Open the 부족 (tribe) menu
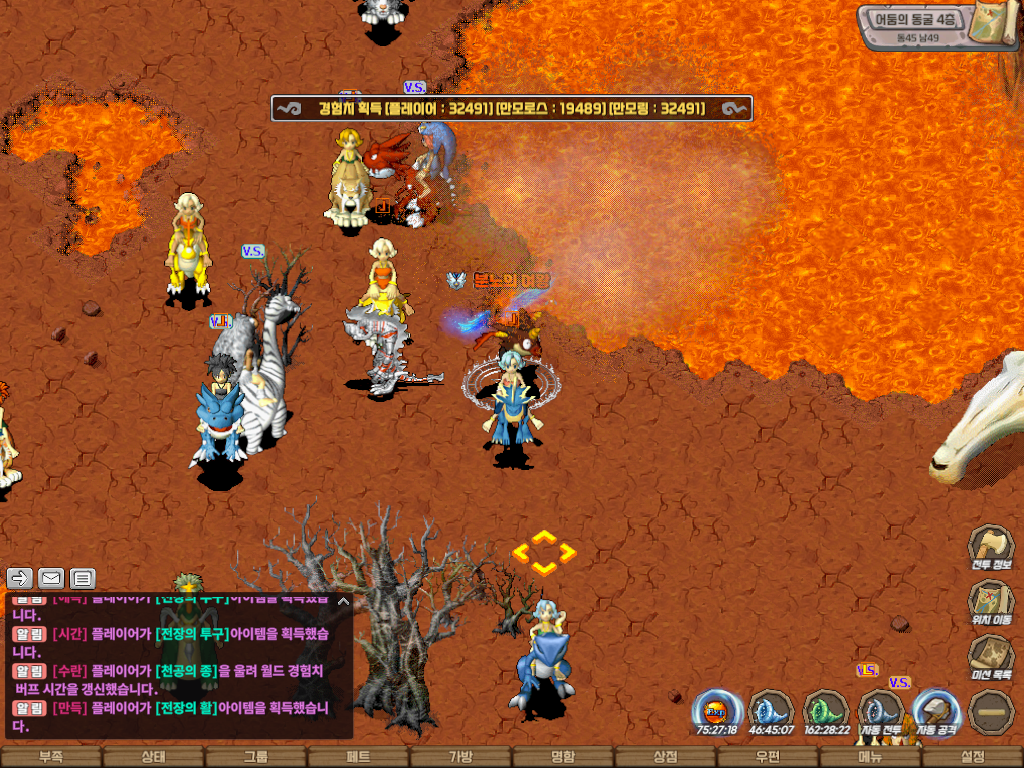1024x768 pixels. 50,757
